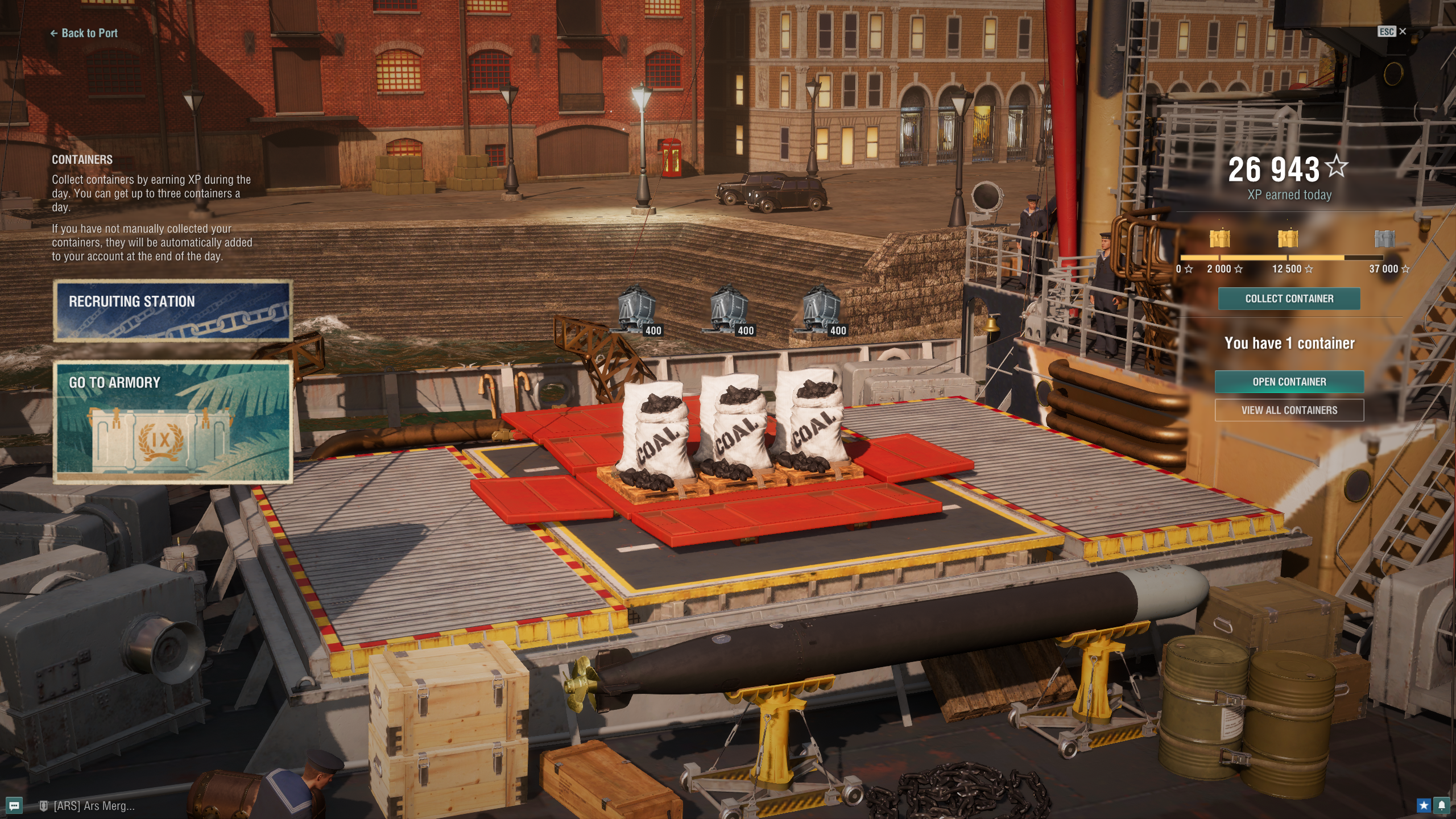This screenshot has height=819, width=1456.
Task: Close the containers screen with the X
Action: (x=1403, y=31)
